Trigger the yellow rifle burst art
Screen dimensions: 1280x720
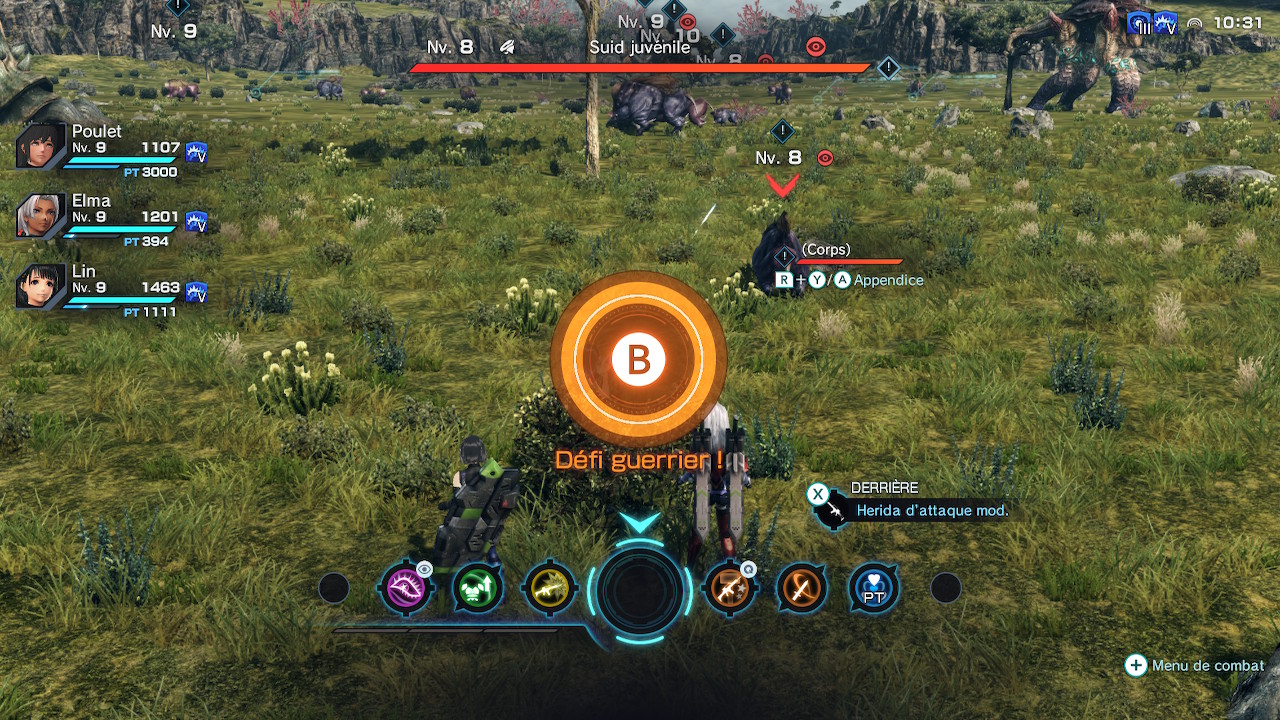pos(549,588)
